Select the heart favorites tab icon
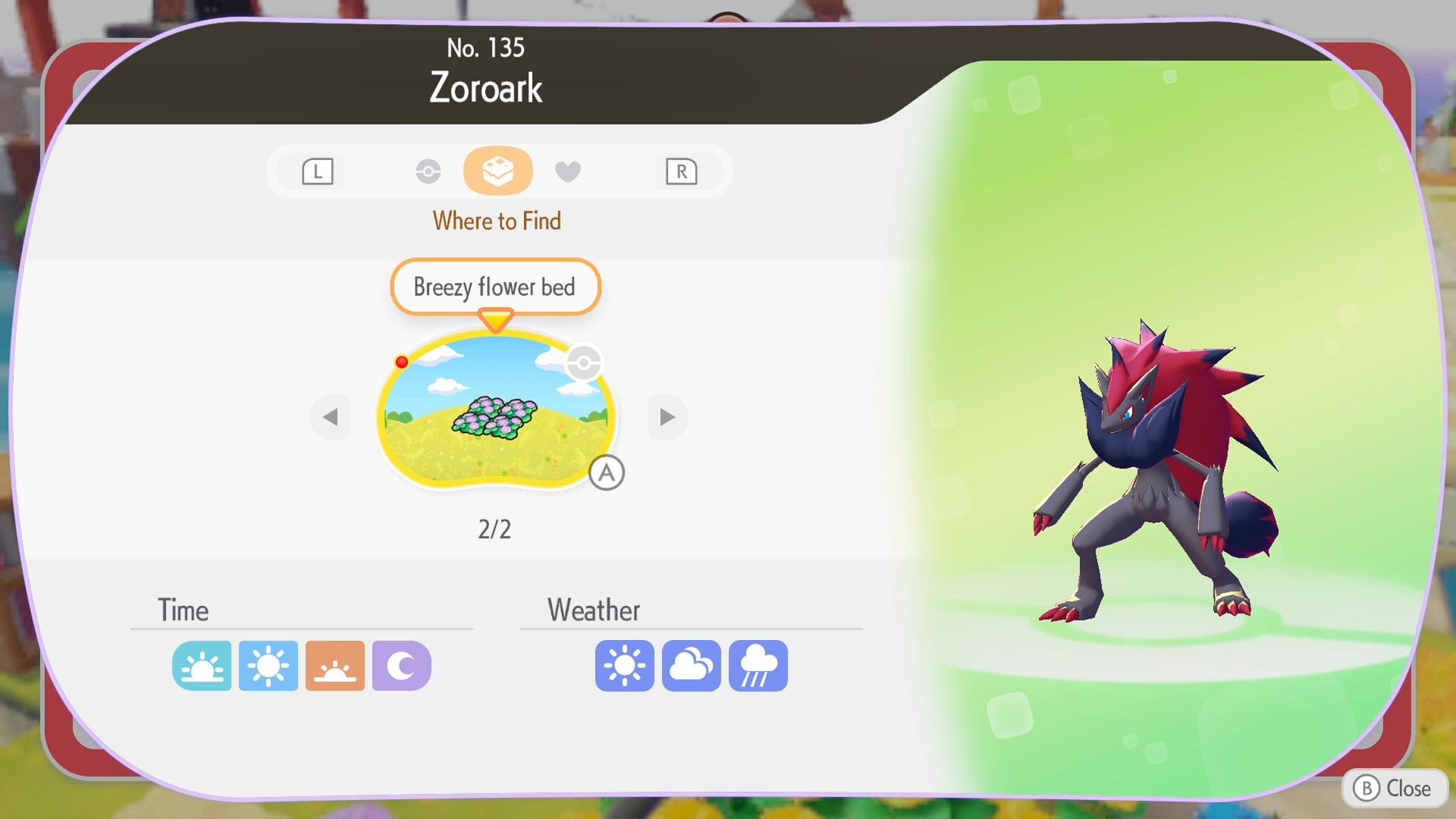The height and width of the screenshot is (819, 1456). (x=569, y=171)
